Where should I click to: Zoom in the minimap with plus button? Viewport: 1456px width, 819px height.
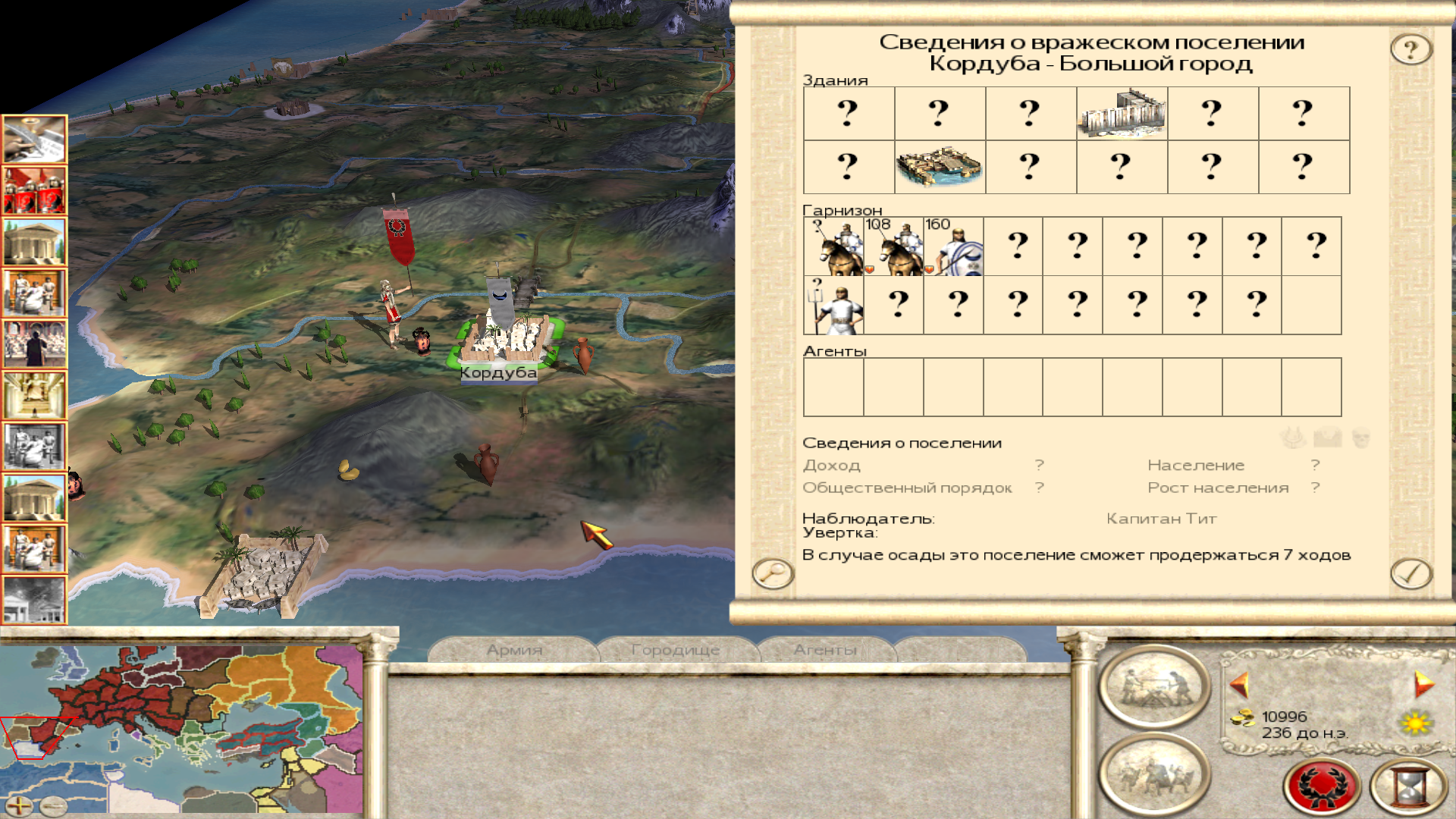[x=19, y=806]
